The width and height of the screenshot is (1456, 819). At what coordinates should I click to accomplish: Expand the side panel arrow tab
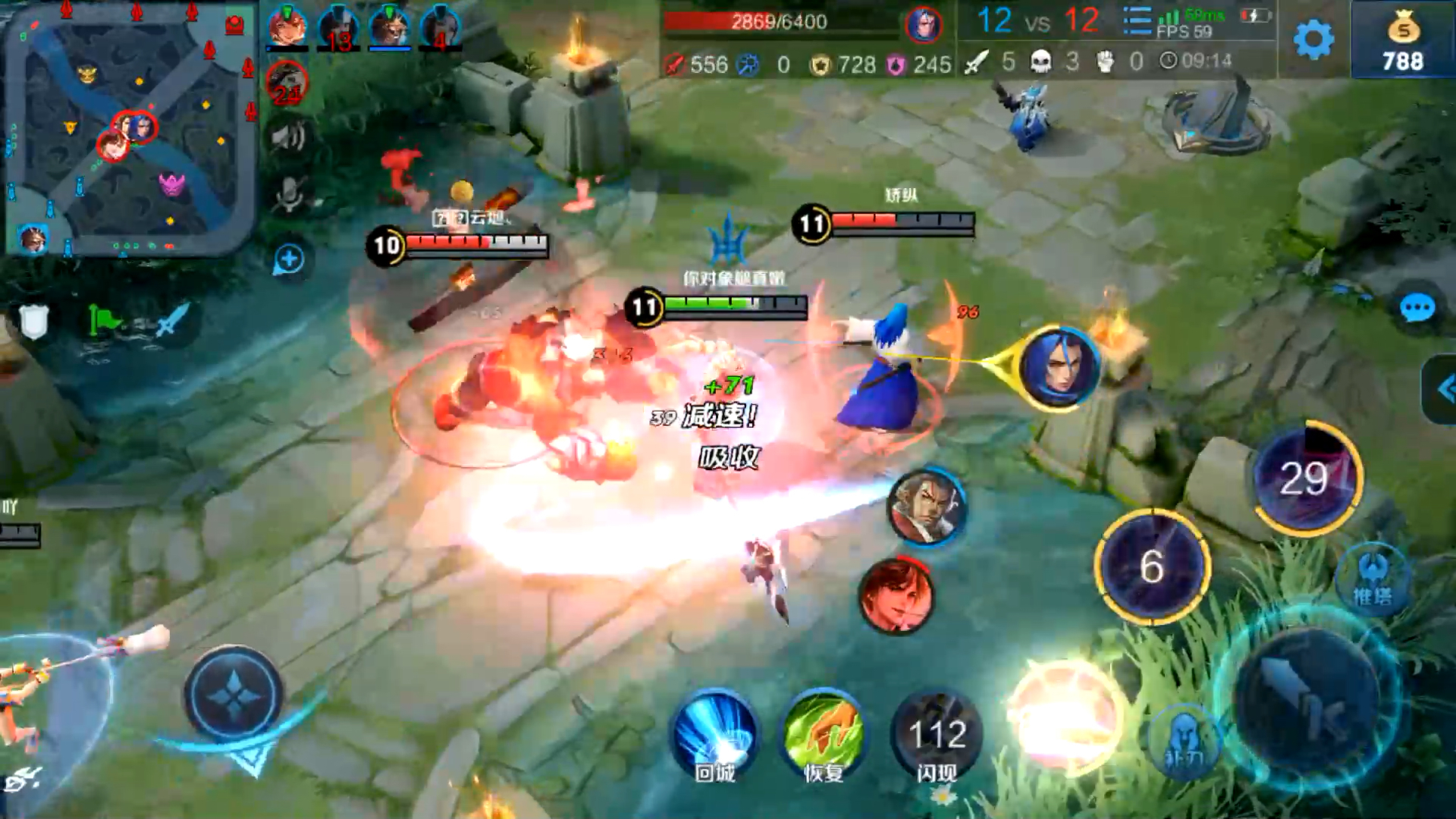coord(1442,390)
